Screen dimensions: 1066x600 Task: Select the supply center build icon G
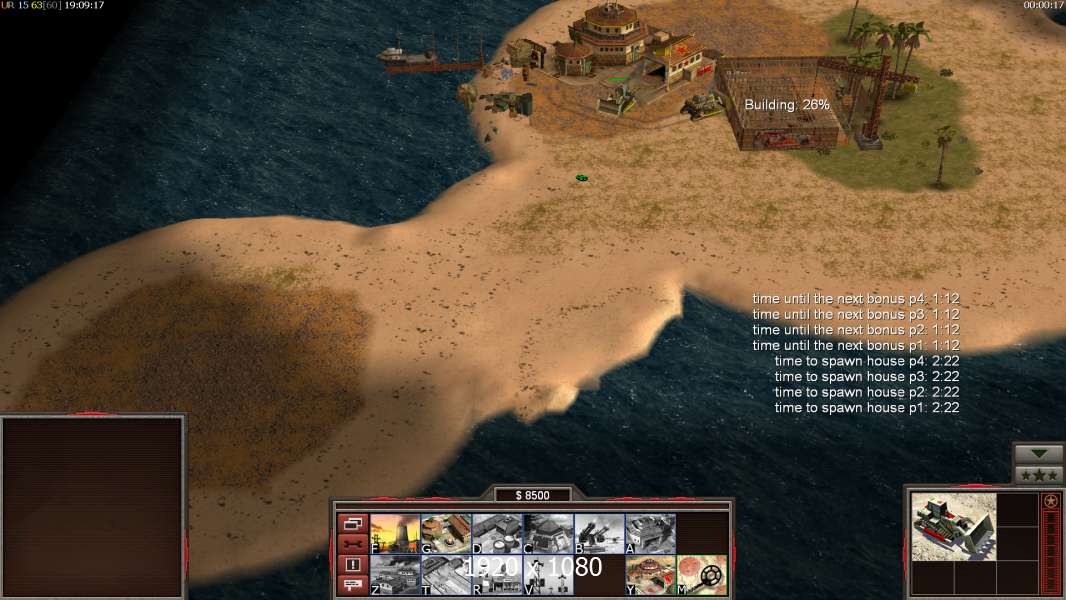[x=446, y=534]
